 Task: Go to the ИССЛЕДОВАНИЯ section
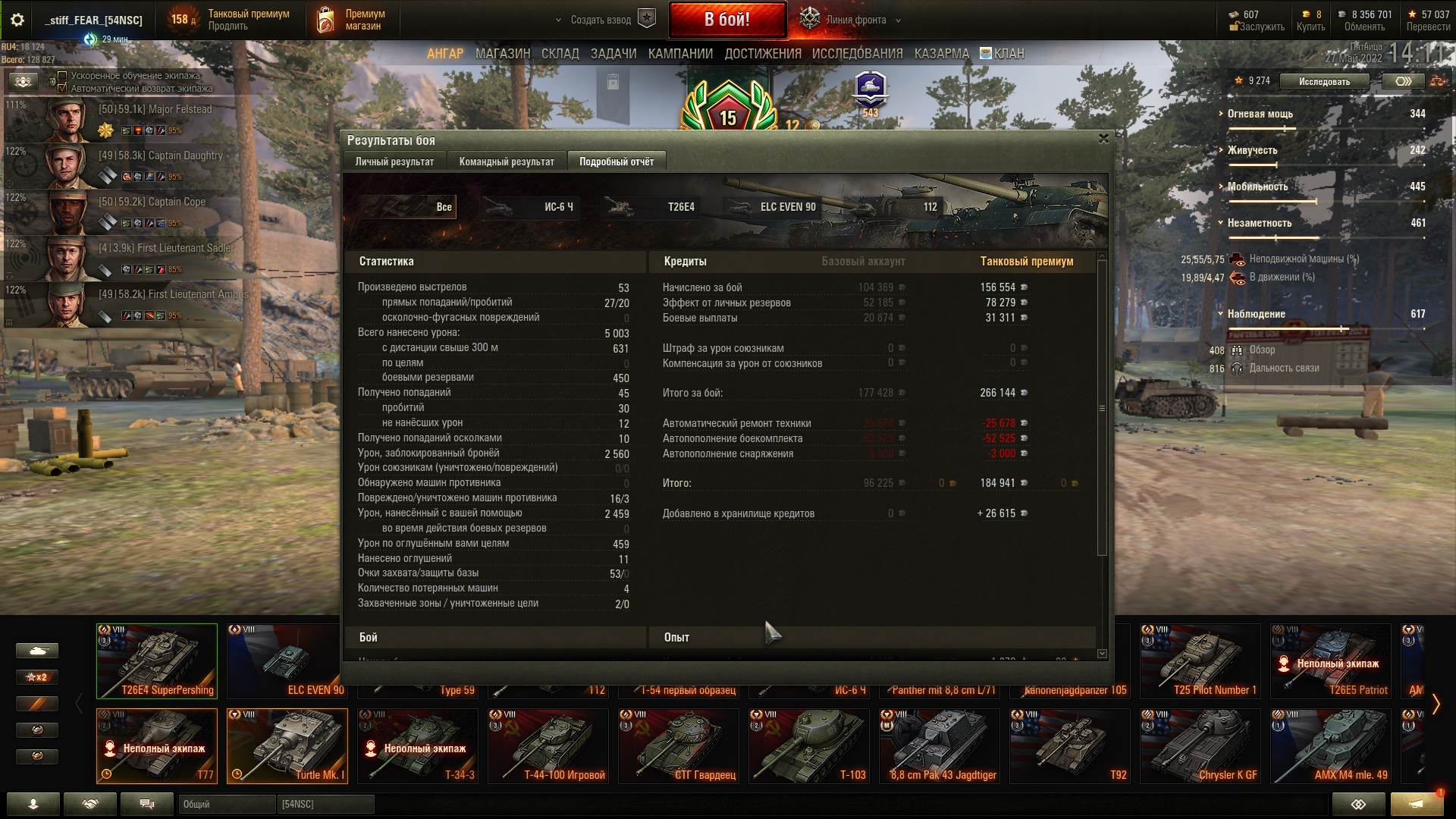(857, 54)
